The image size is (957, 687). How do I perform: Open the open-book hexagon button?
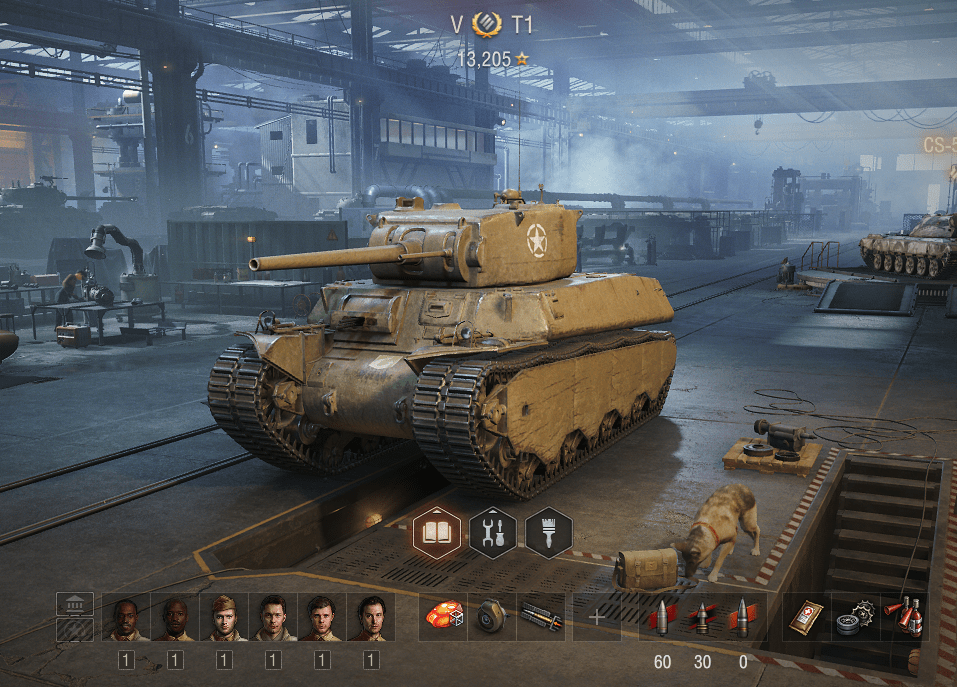pyautogui.click(x=437, y=532)
